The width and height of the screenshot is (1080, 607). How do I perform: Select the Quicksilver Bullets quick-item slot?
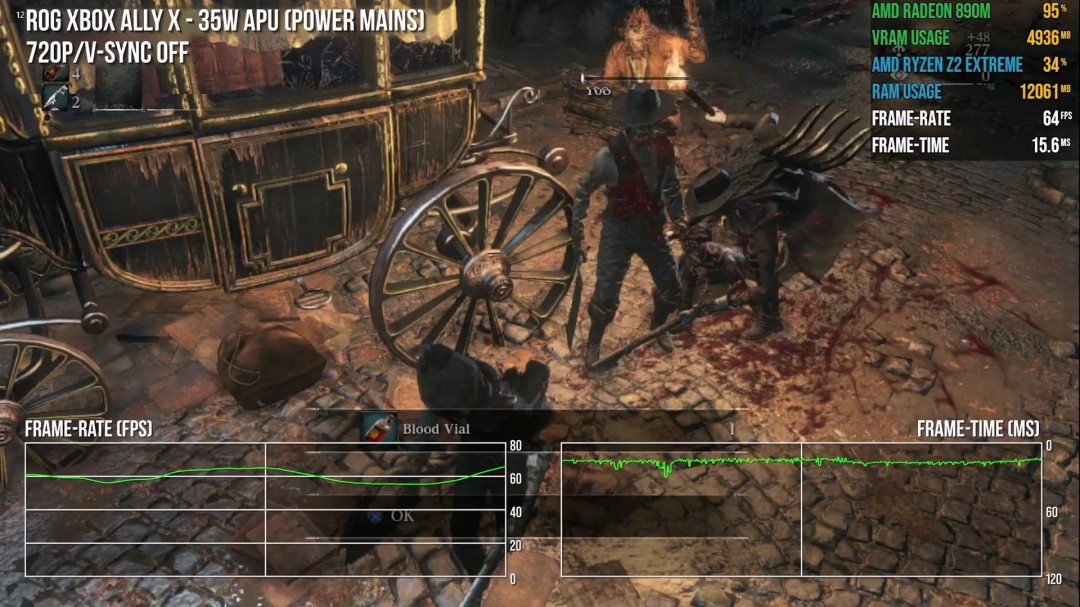55,98
